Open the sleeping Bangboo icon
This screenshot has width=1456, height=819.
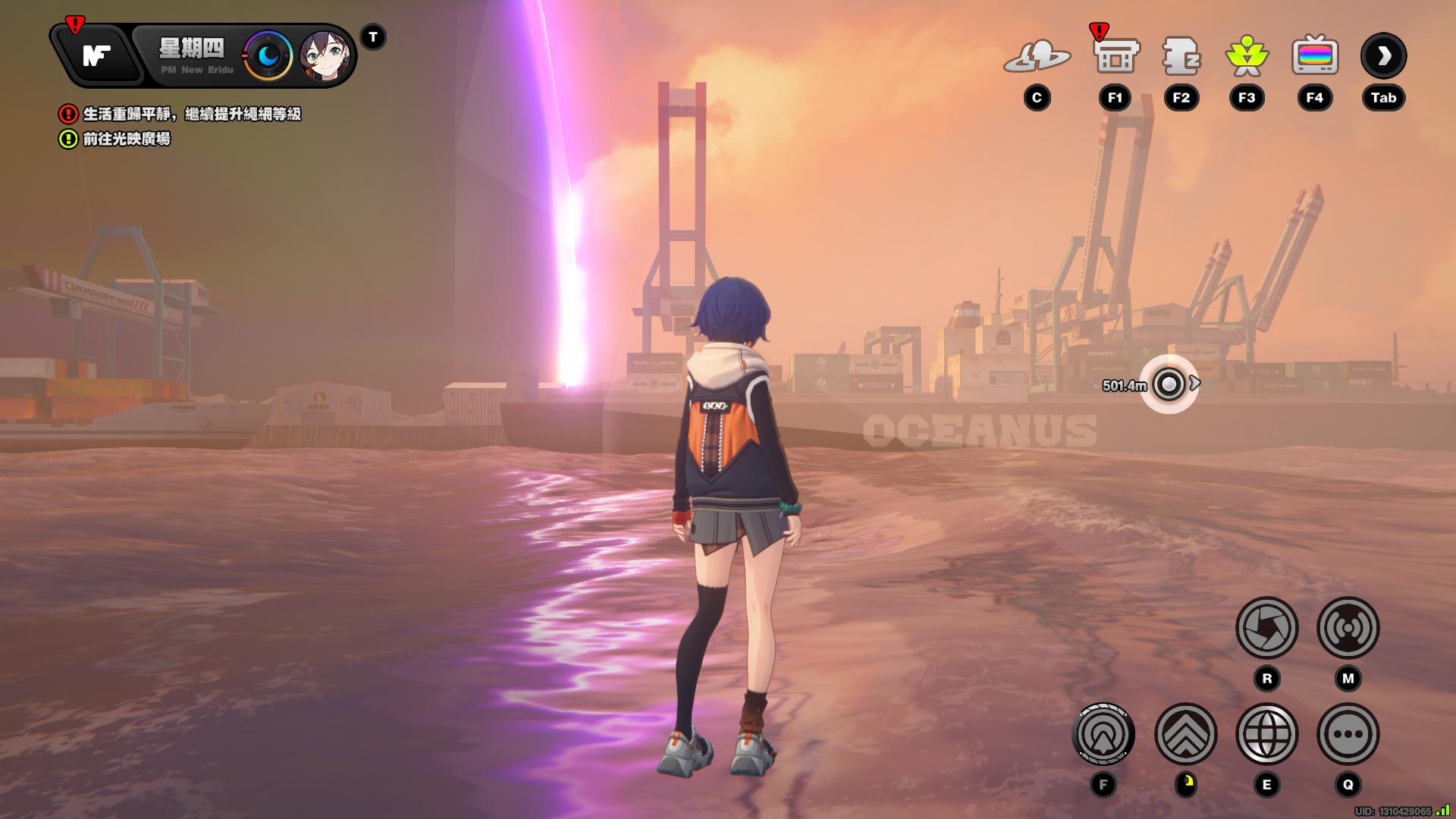click(1181, 57)
